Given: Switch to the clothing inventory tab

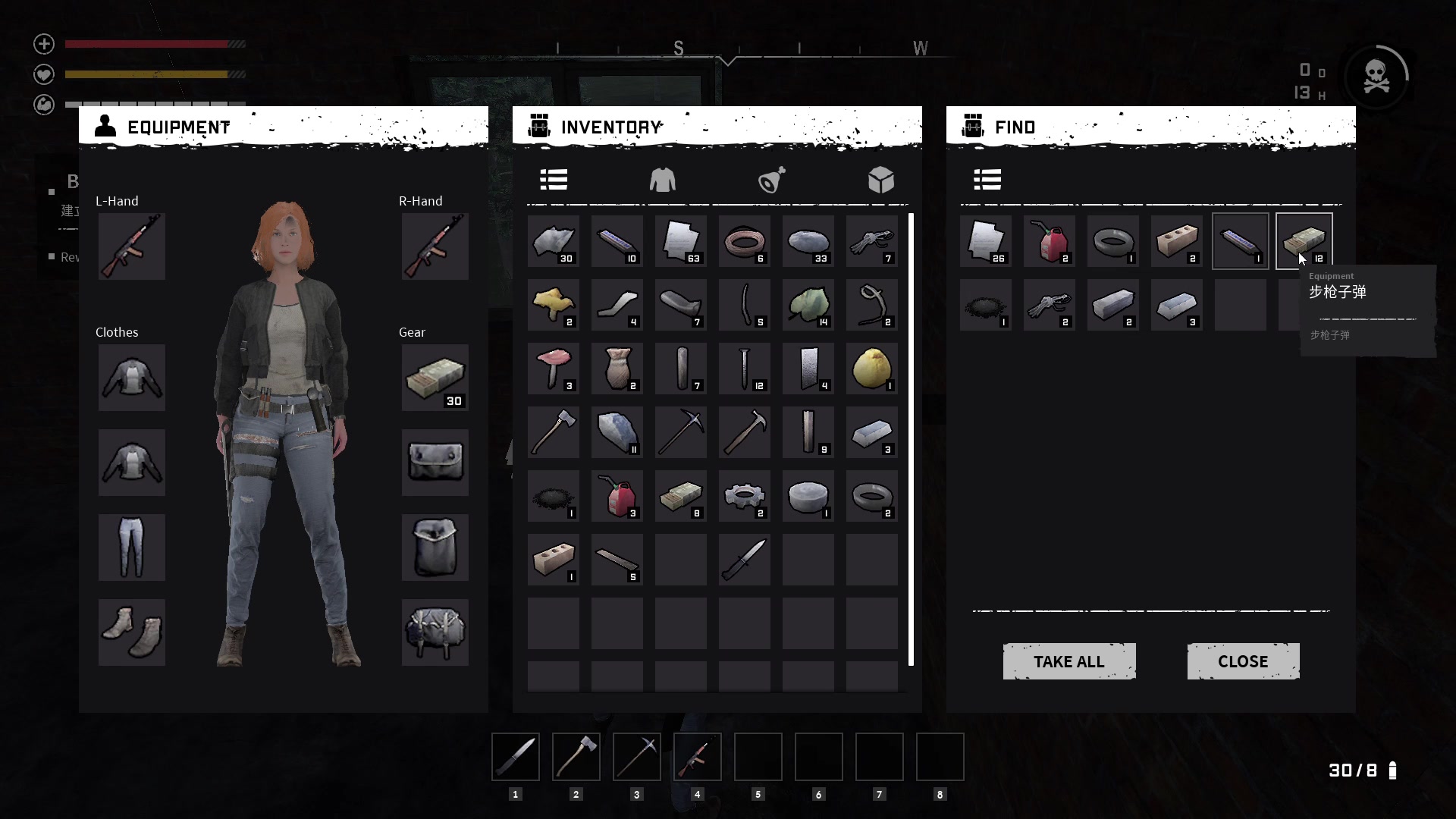Looking at the screenshot, I should coord(662,180).
